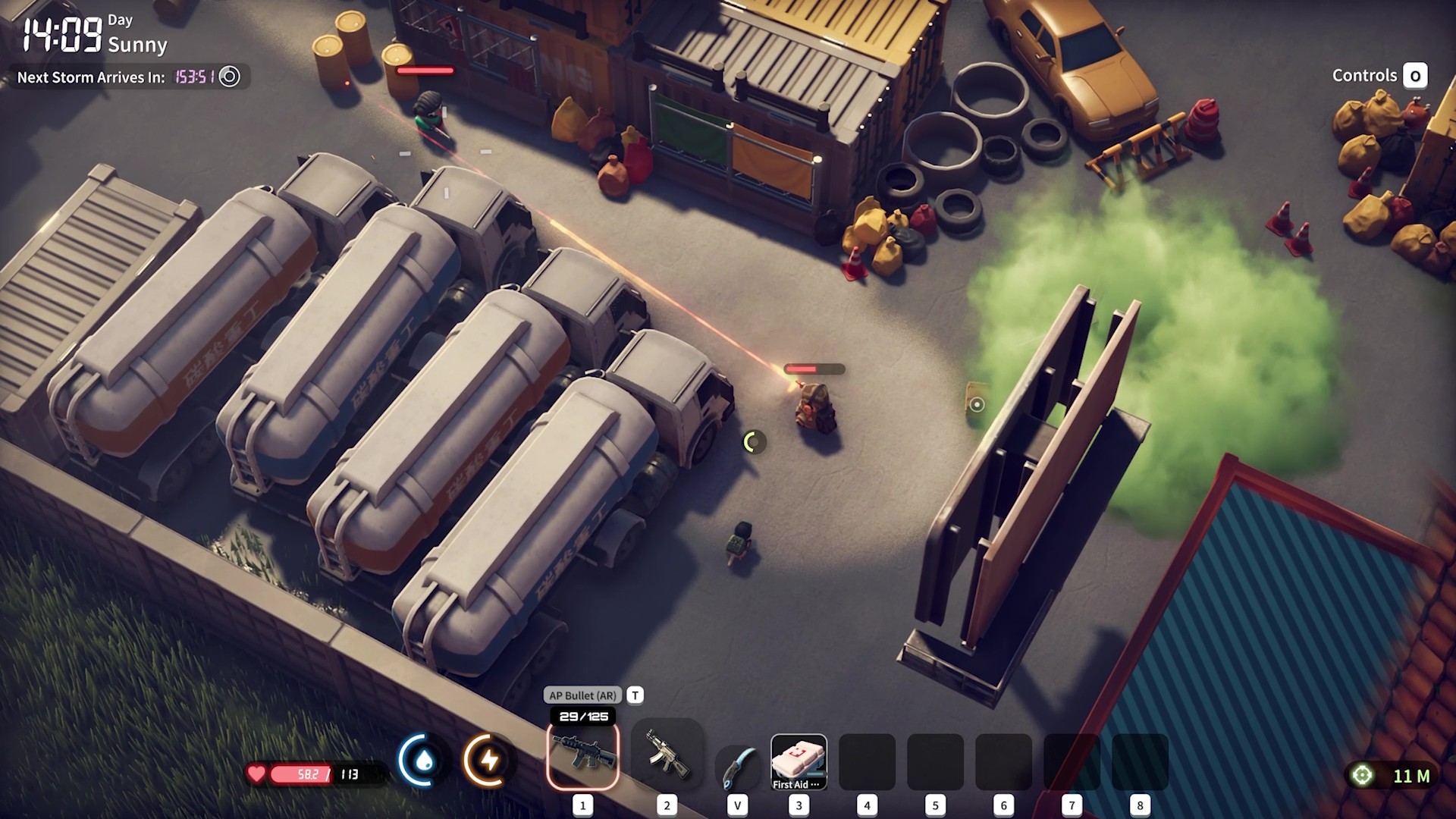Click the lightning bolt energy gauge

pos(488,761)
